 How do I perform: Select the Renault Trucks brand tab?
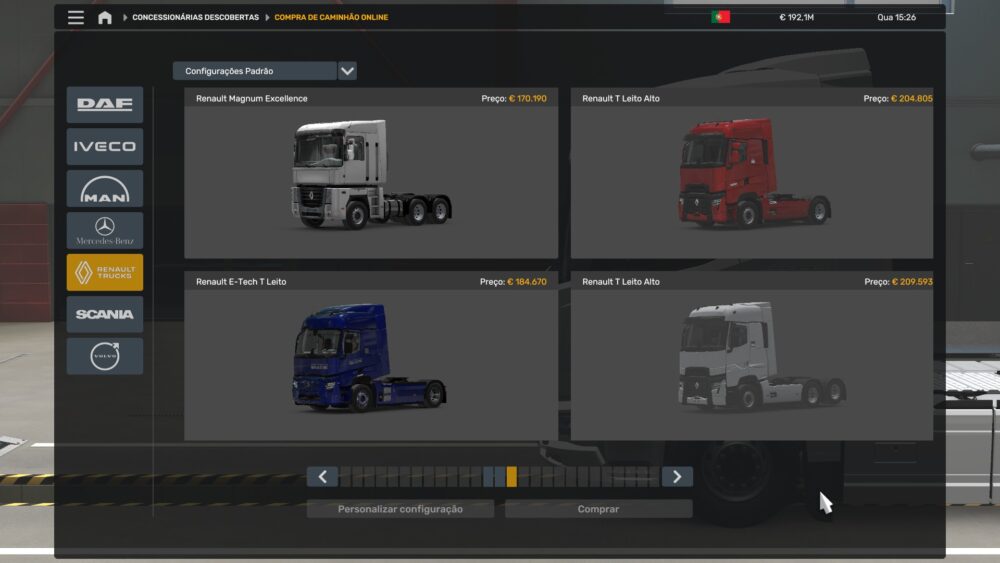click(105, 273)
